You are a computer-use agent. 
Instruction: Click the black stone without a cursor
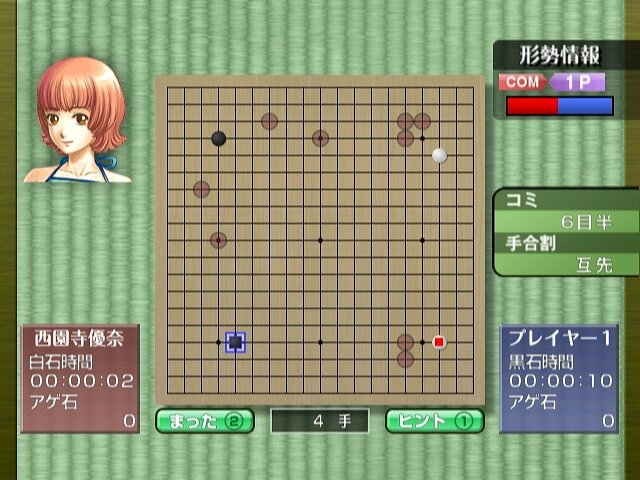point(218,138)
